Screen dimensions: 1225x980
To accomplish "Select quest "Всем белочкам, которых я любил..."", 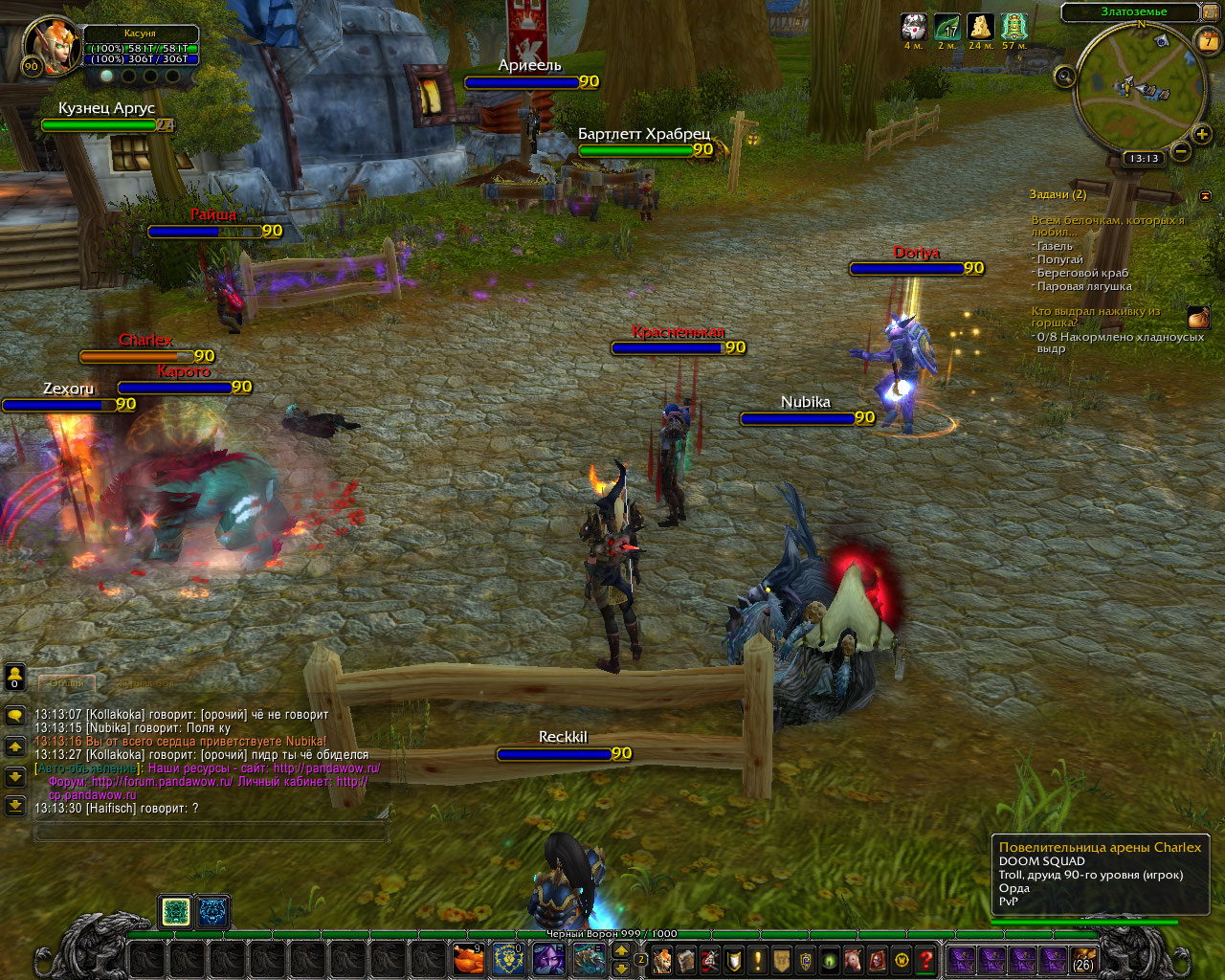I will pos(1107,226).
